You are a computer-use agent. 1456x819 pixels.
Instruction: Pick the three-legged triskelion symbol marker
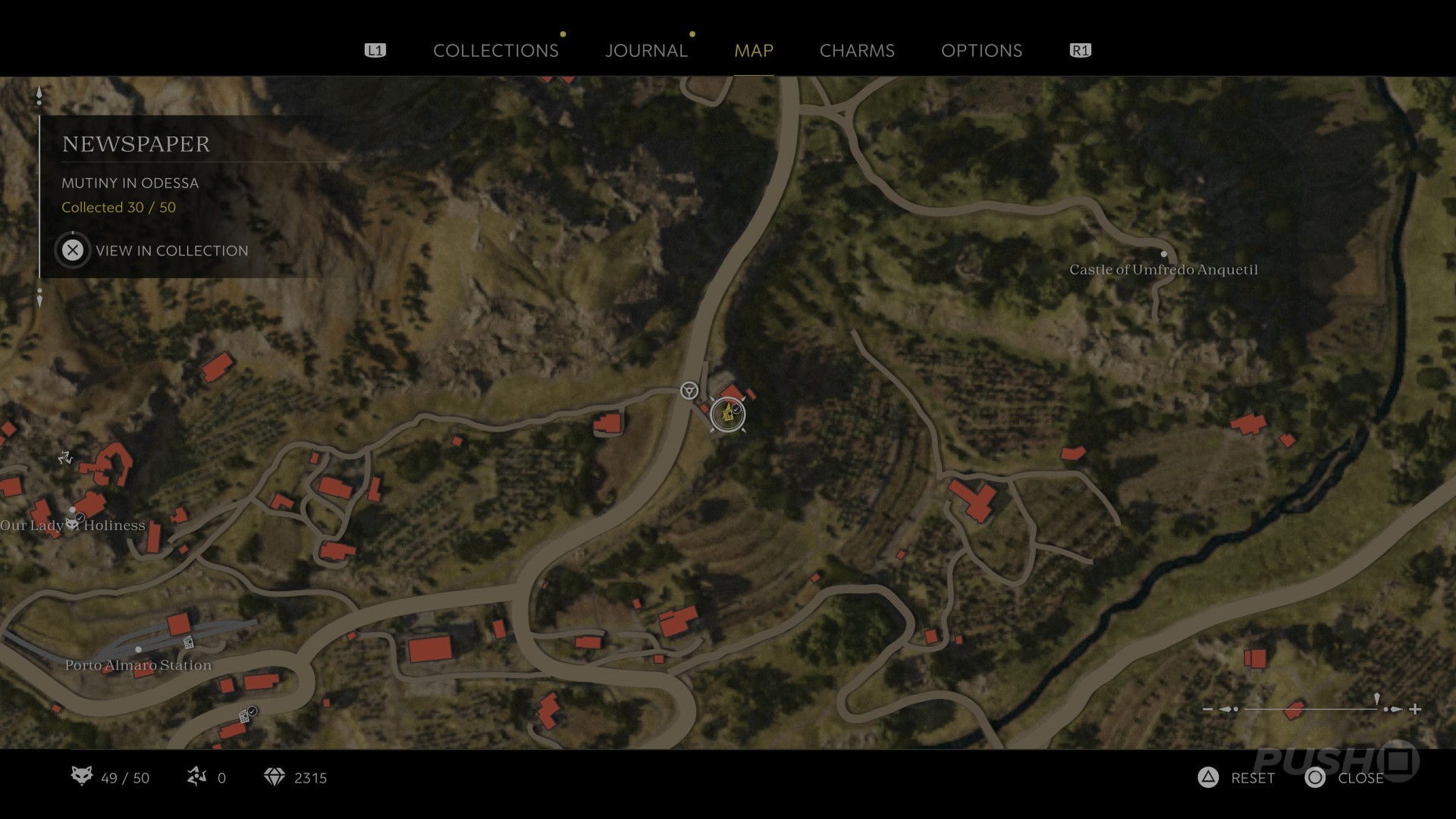(65, 457)
